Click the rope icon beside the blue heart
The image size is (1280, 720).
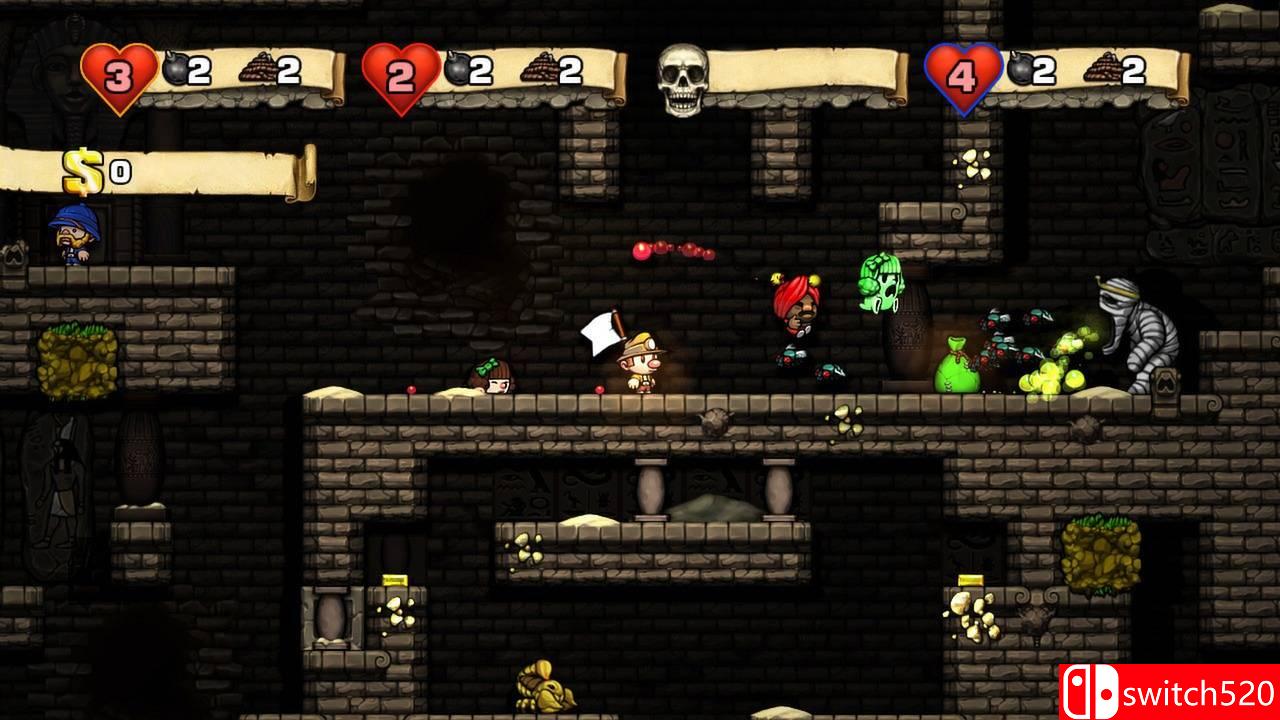[x=1103, y=68]
